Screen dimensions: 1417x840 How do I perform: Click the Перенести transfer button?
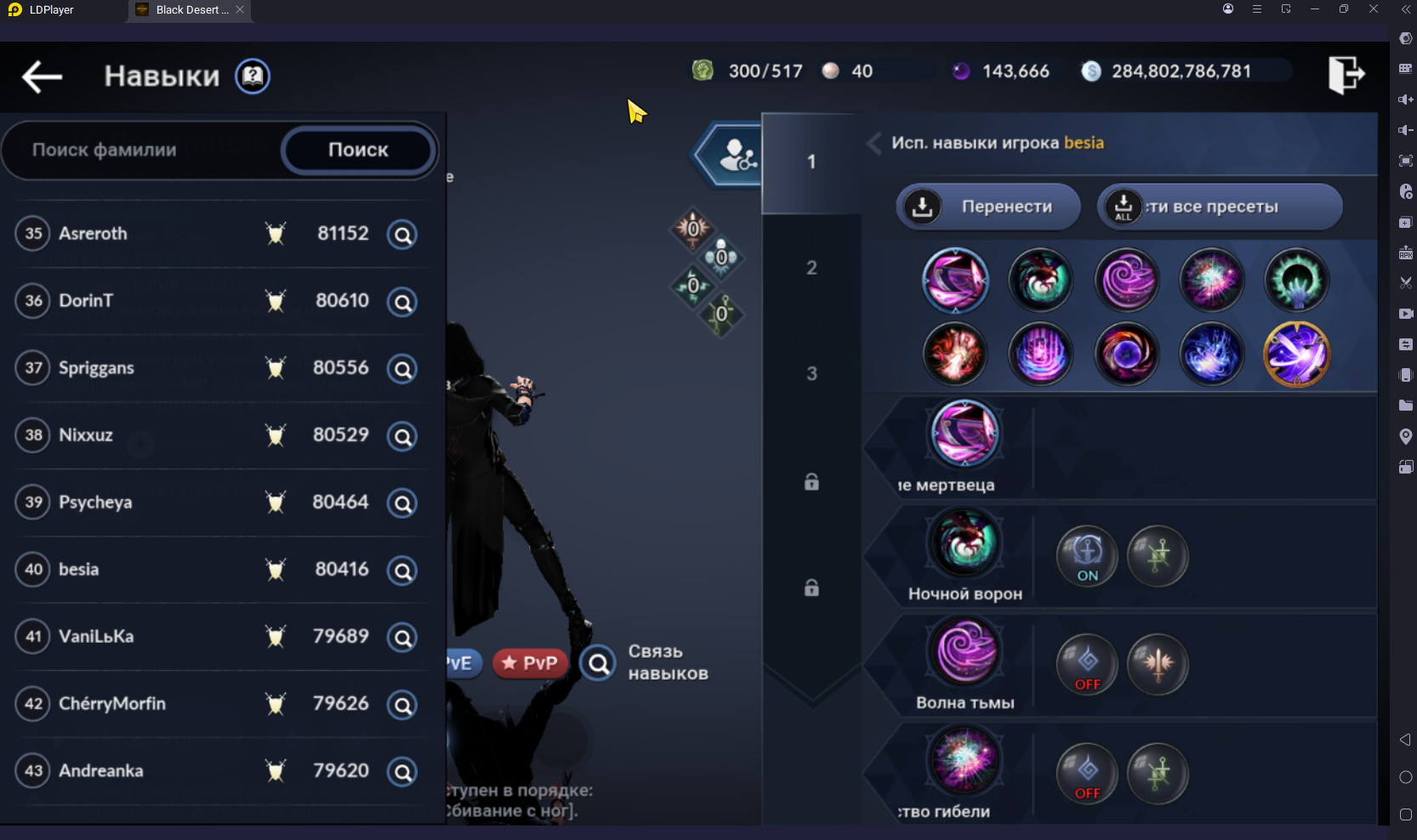click(988, 207)
